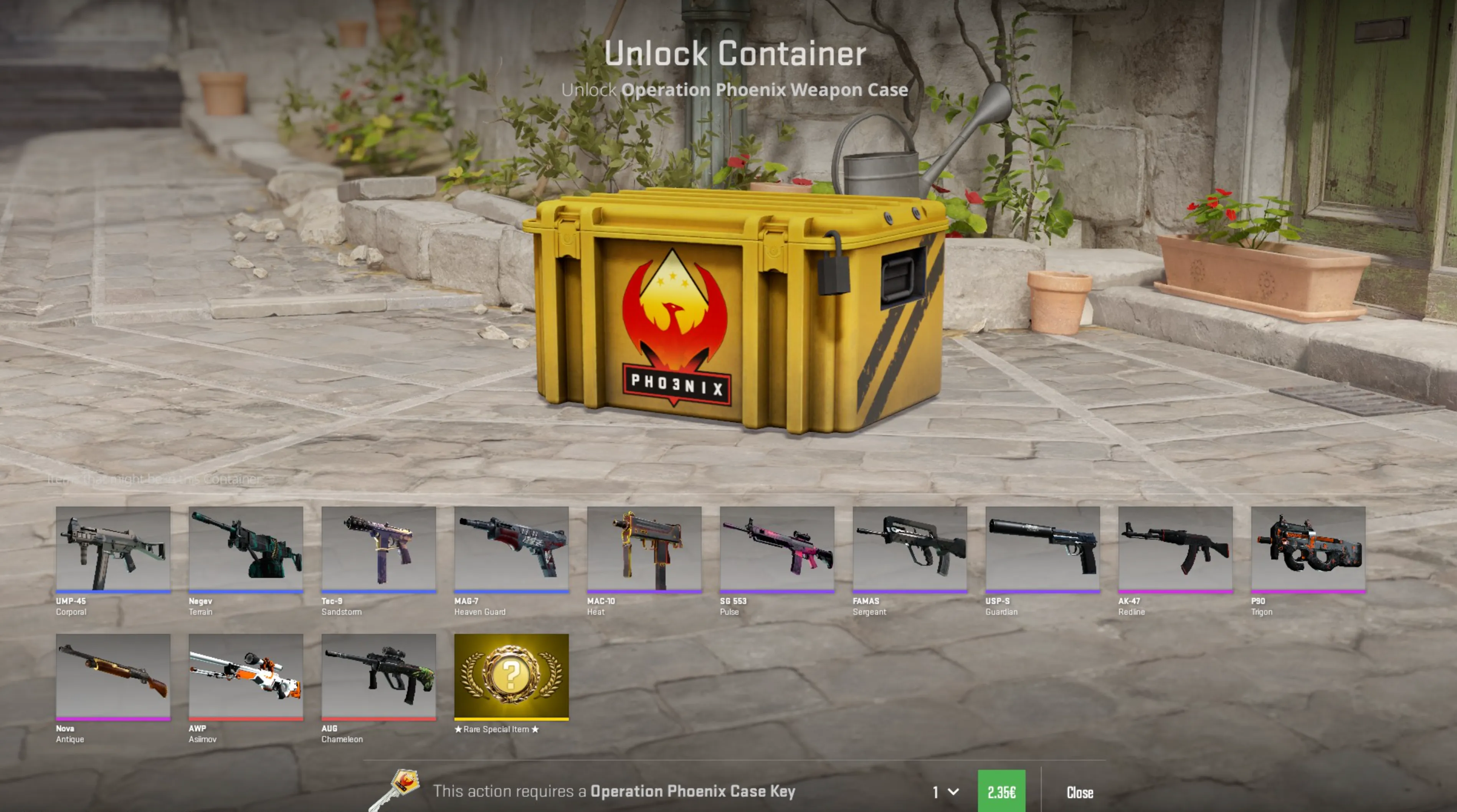1457x812 pixels.
Task: Click the FAMAS Sergeant item
Action: tap(910, 551)
